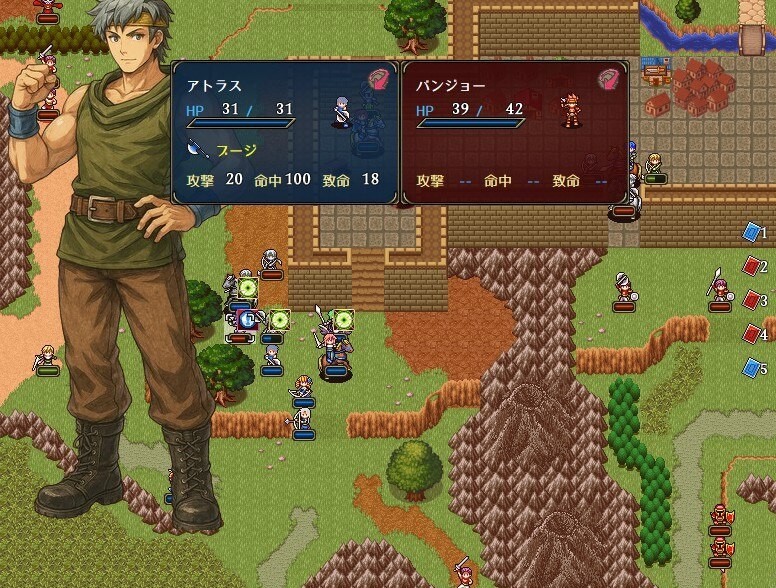Click the red card numbered 3
The height and width of the screenshot is (588, 776).
point(752,300)
